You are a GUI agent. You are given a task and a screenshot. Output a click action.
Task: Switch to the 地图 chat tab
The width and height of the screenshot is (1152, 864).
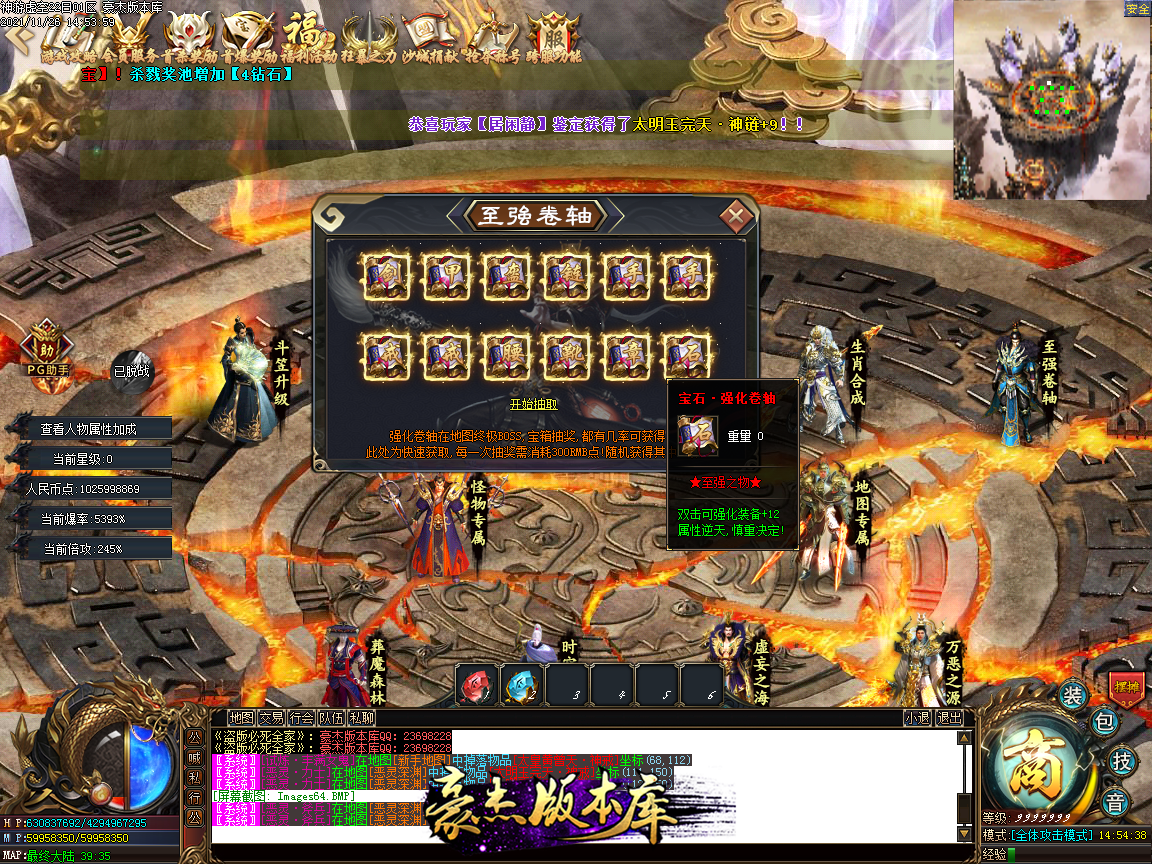click(x=241, y=717)
